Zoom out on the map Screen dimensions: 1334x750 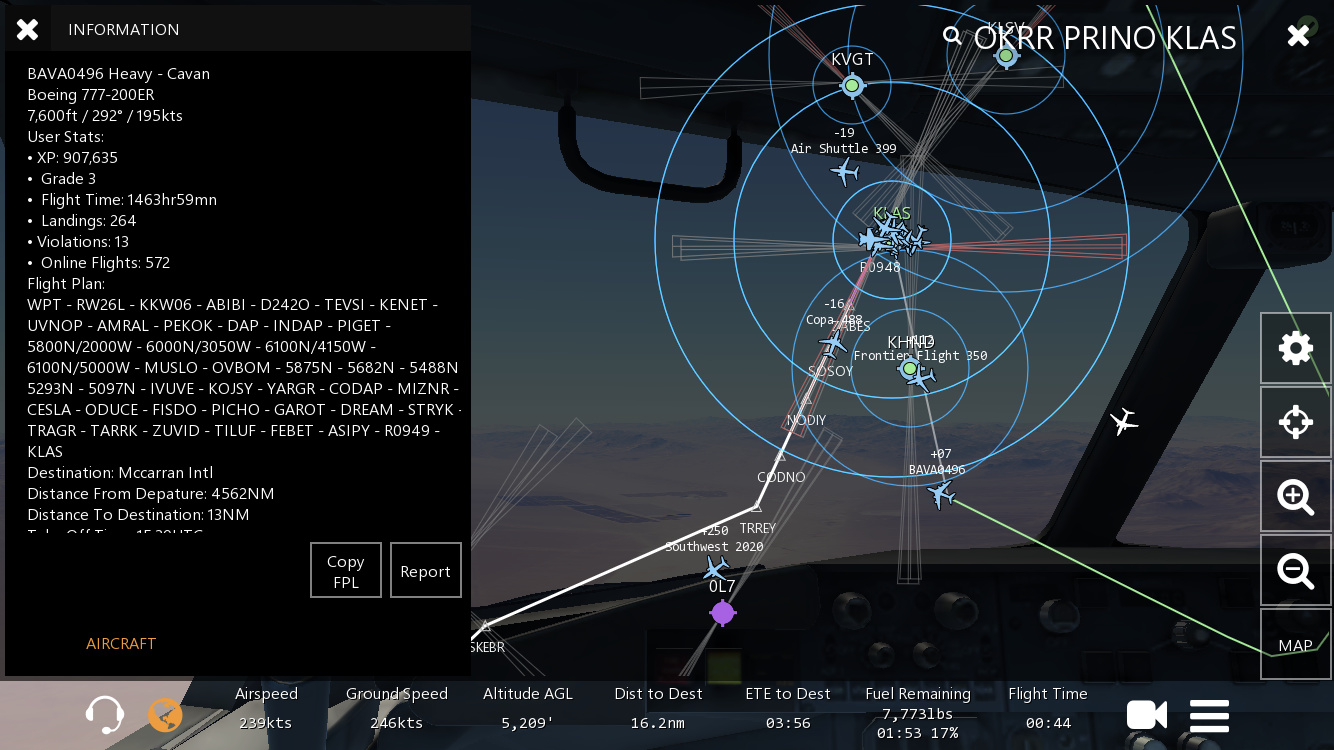[1295, 570]
